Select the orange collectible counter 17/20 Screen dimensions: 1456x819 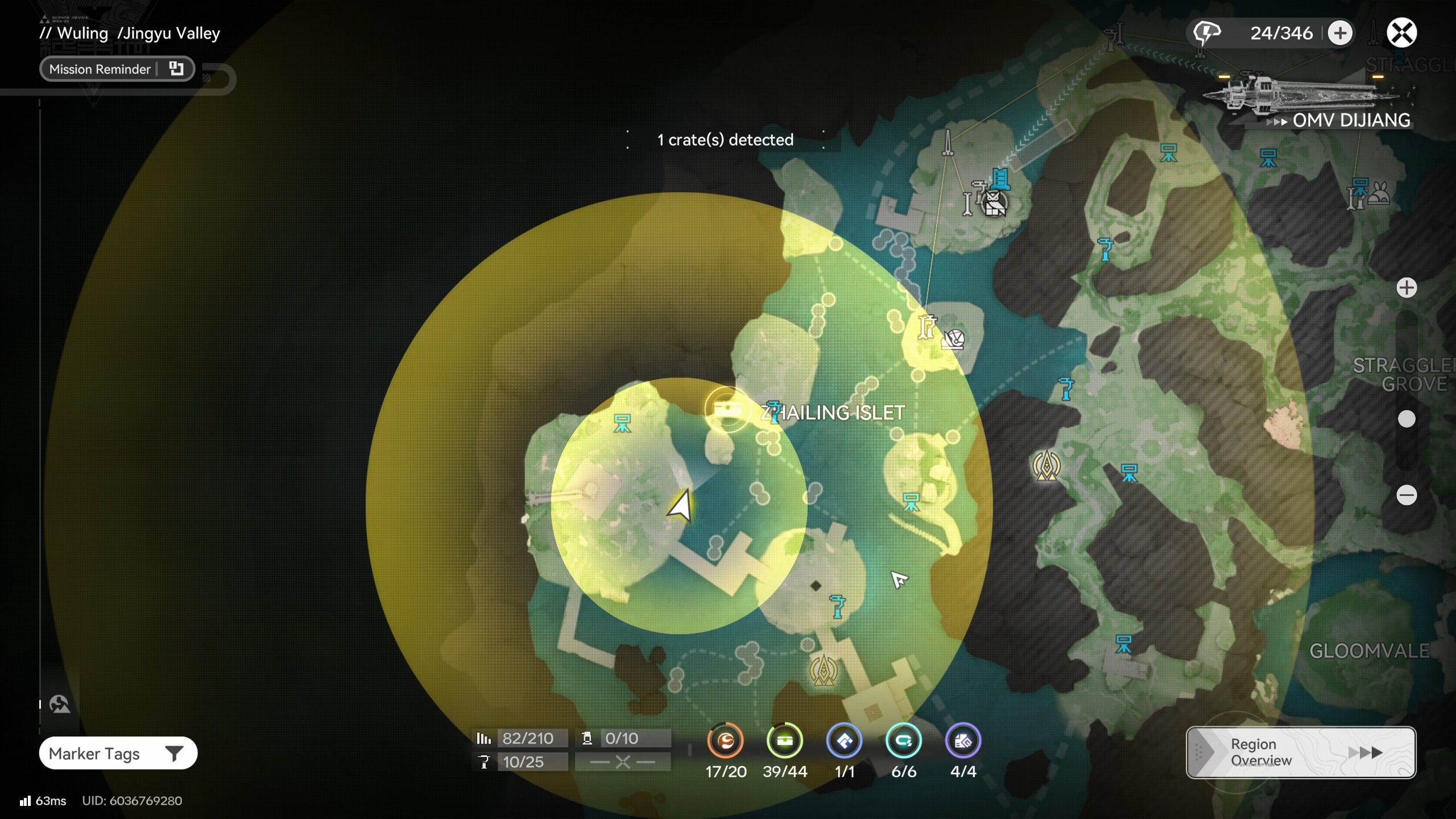tap(725, 741)
